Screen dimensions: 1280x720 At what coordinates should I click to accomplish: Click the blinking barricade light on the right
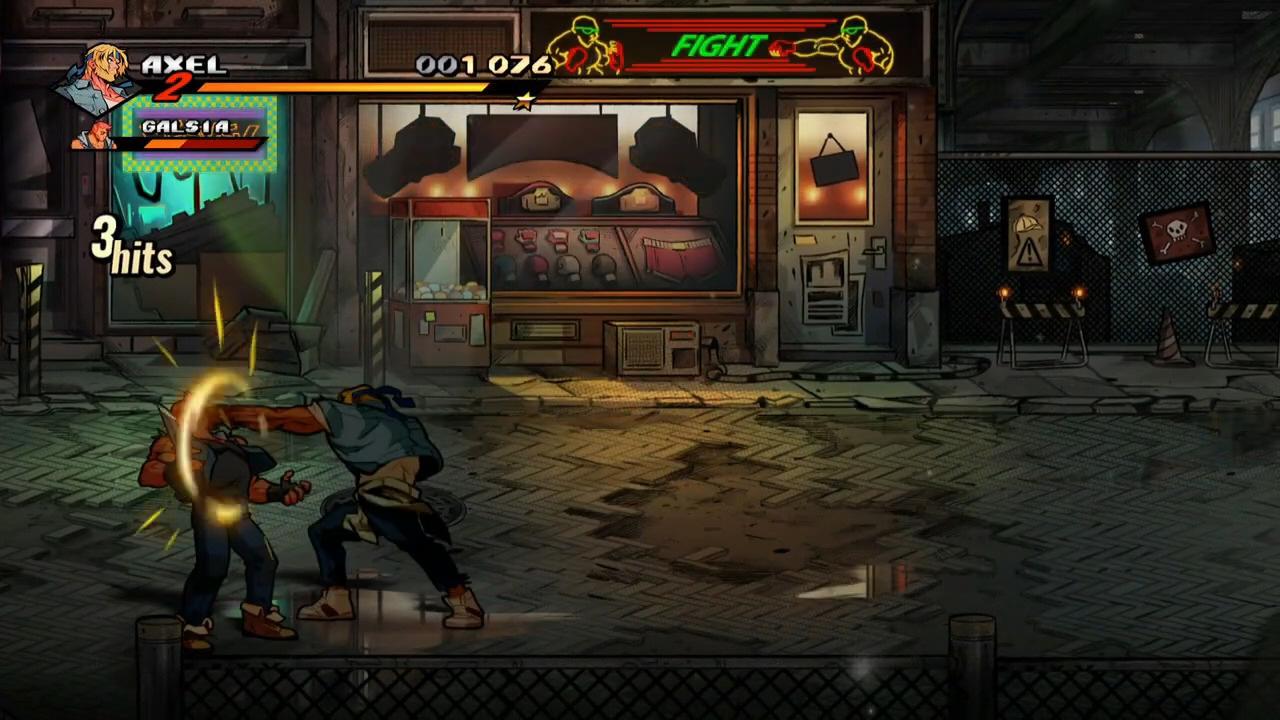[x=1078, y=291]
